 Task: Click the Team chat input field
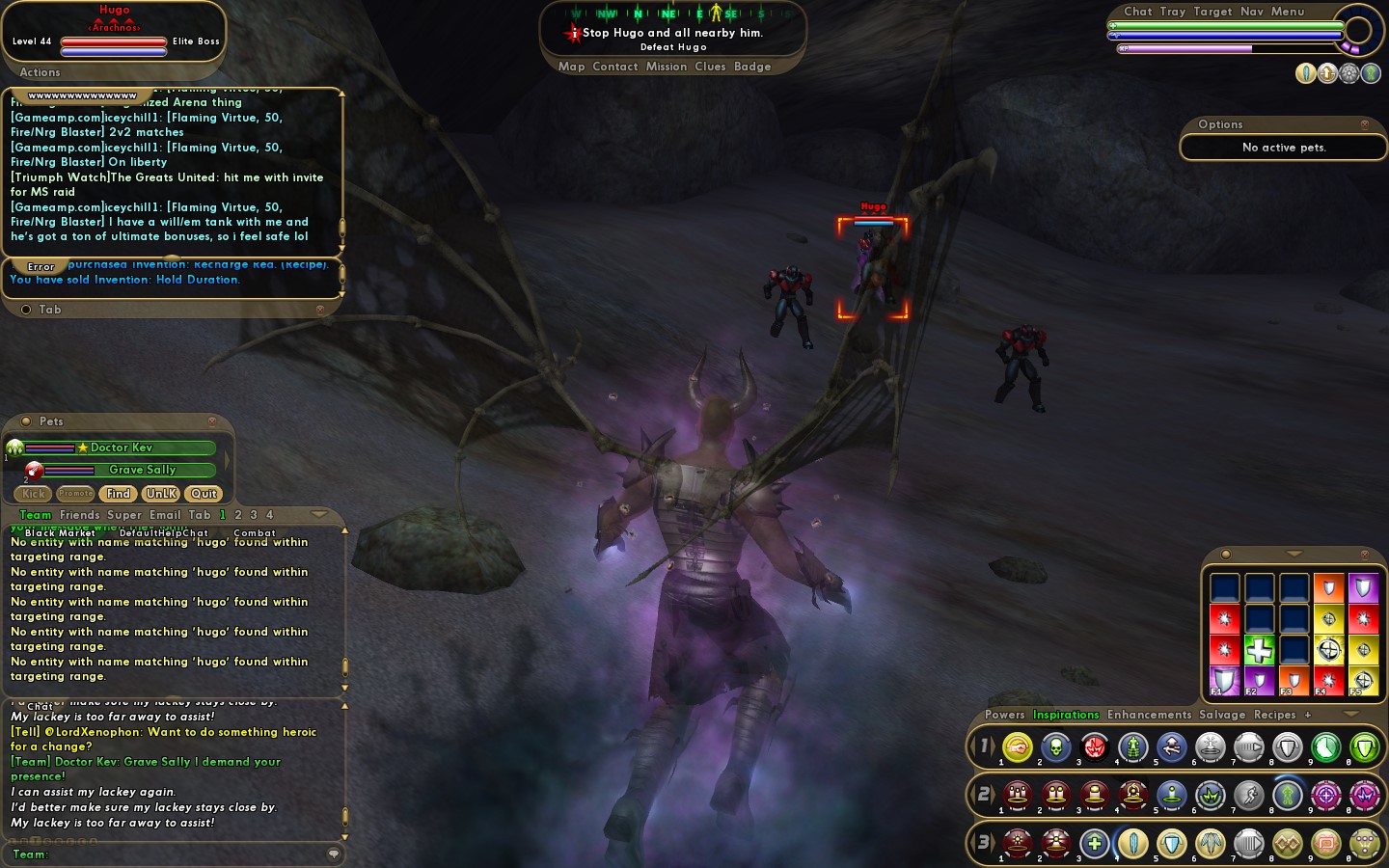coord(183,854)
